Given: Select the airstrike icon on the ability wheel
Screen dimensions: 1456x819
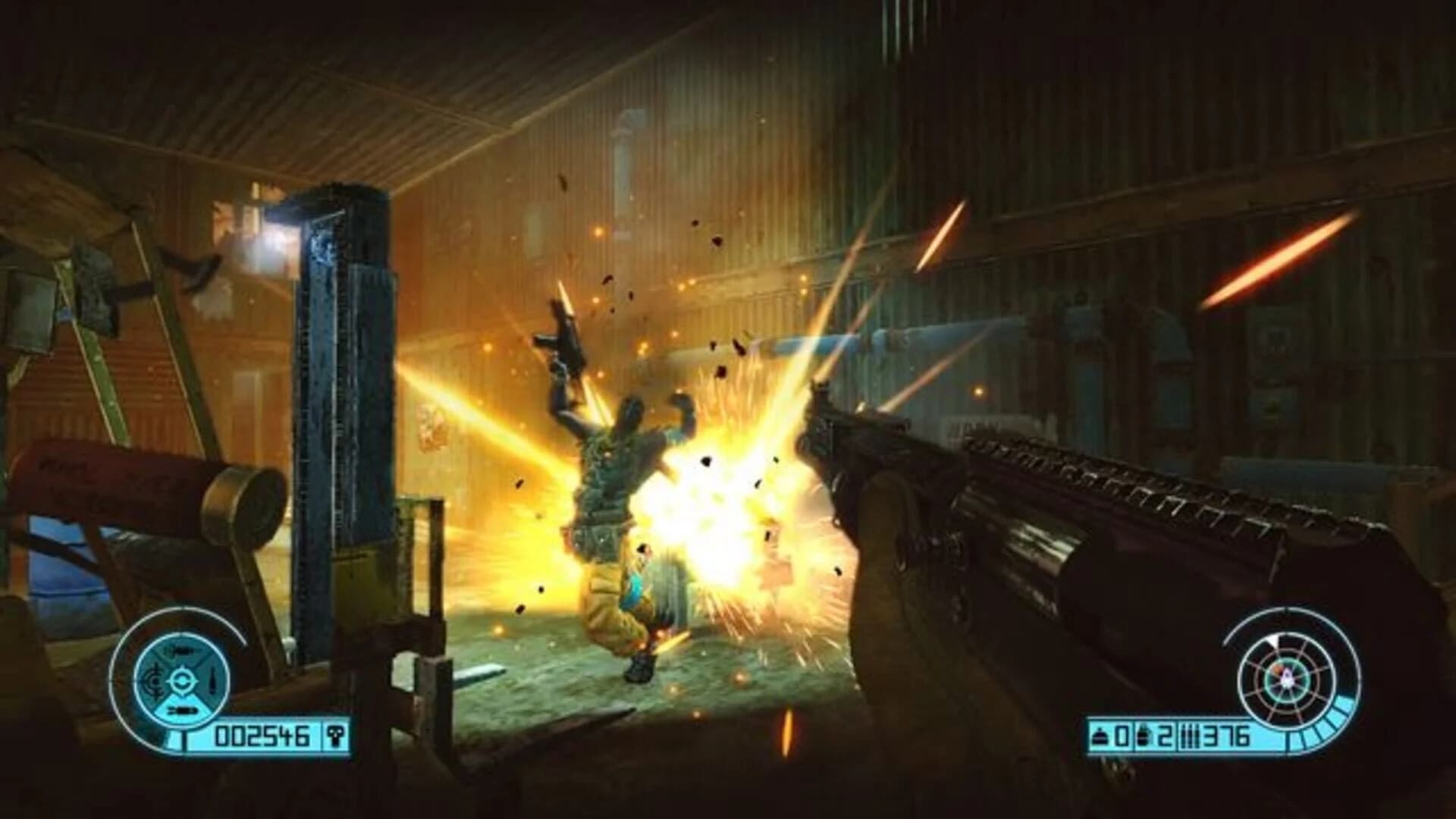Looking at the screenshot, I should [x=180, y=651].
